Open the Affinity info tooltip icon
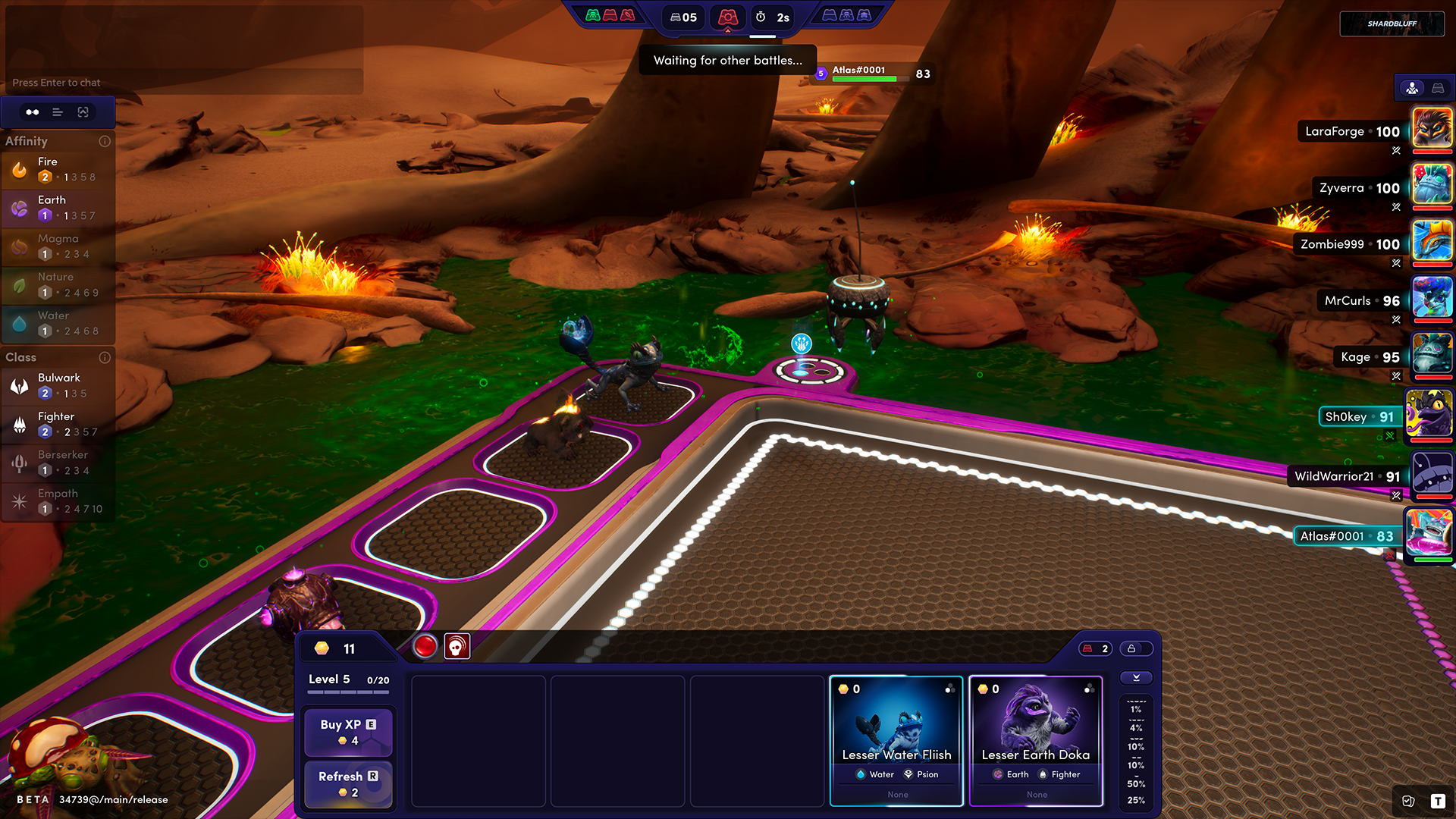1456x819 pixels. coord(105,141)
